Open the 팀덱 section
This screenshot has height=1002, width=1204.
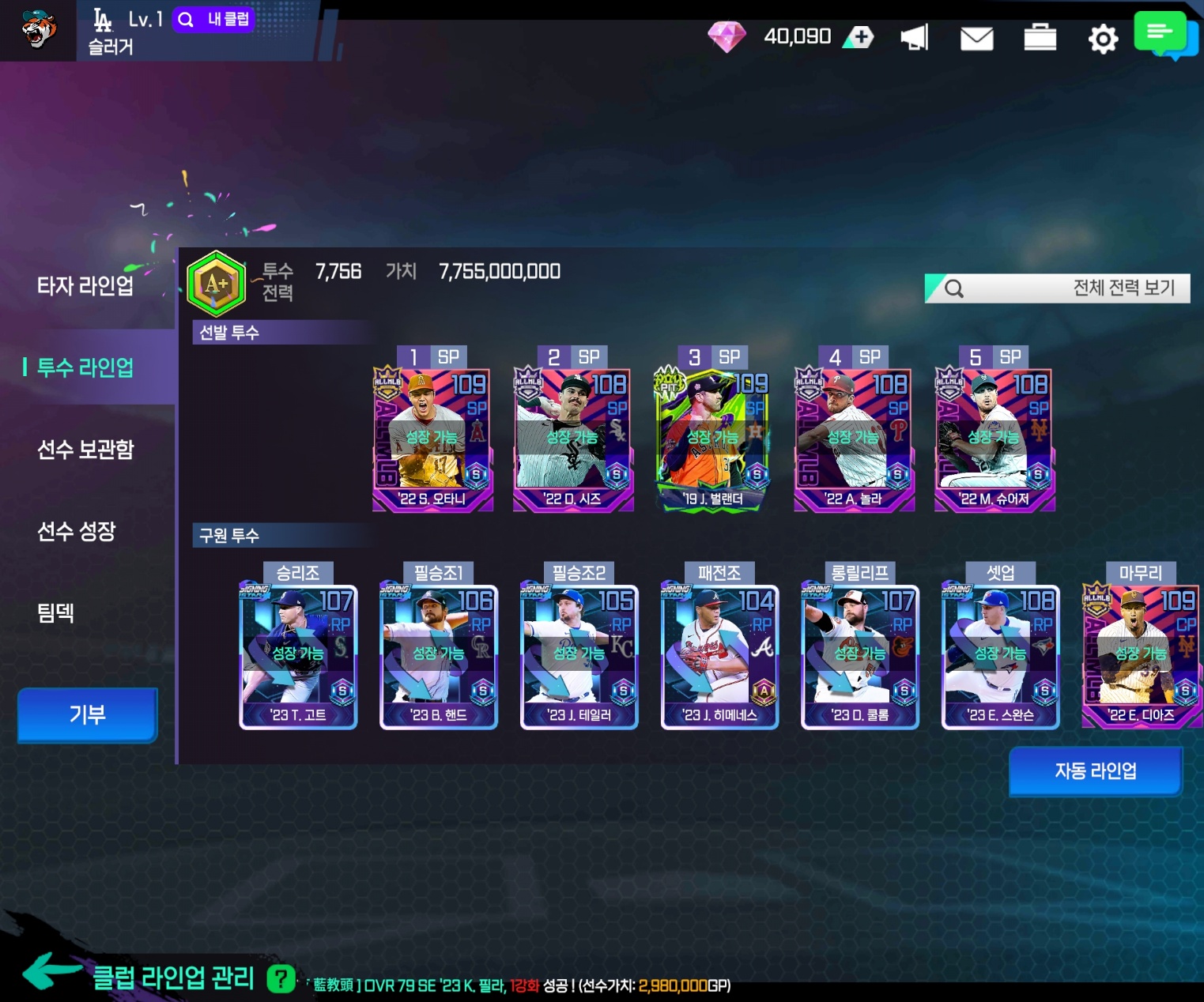55,612
